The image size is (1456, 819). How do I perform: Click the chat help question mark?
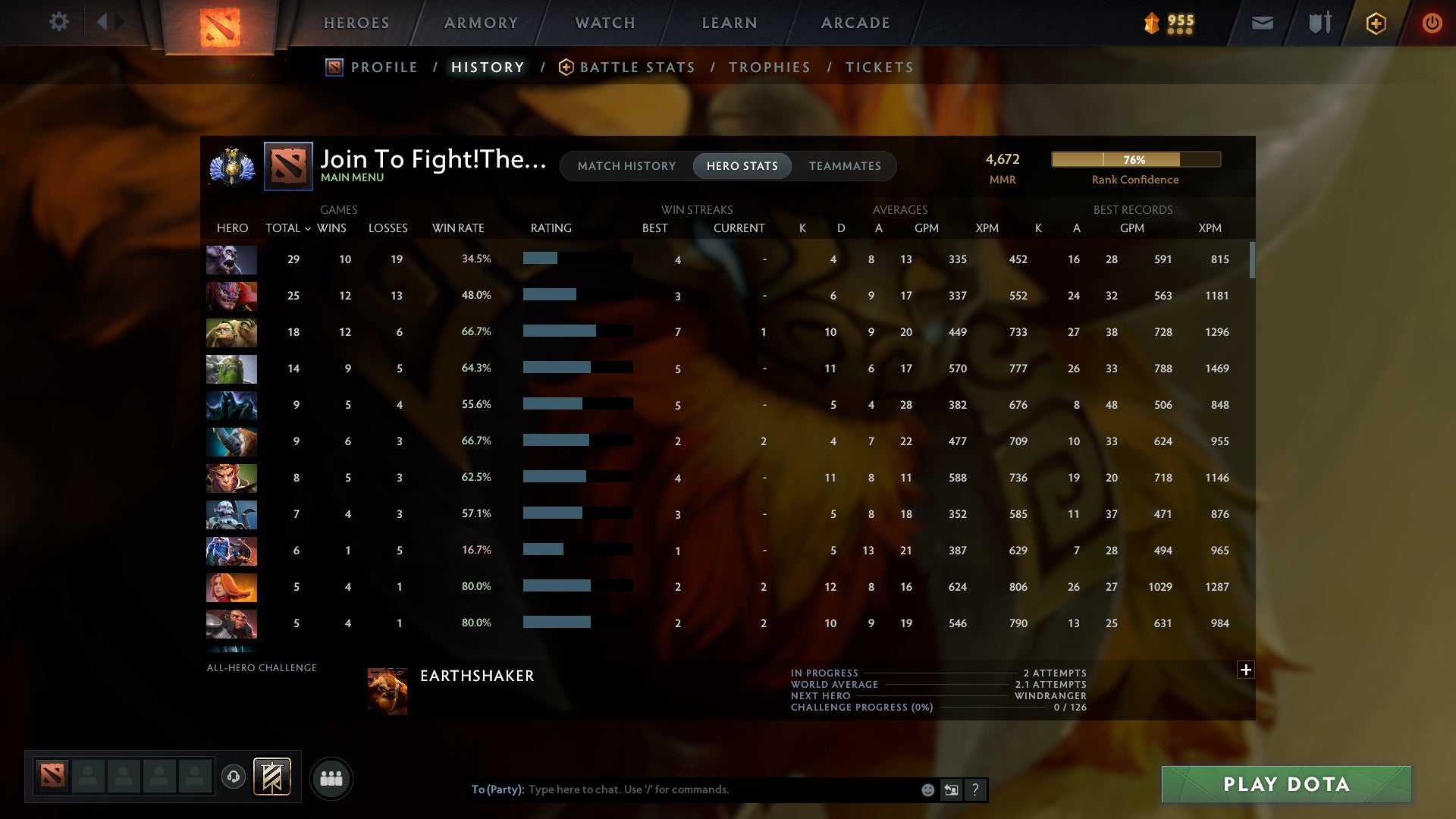pyautogui.click(x=975, y=790)
